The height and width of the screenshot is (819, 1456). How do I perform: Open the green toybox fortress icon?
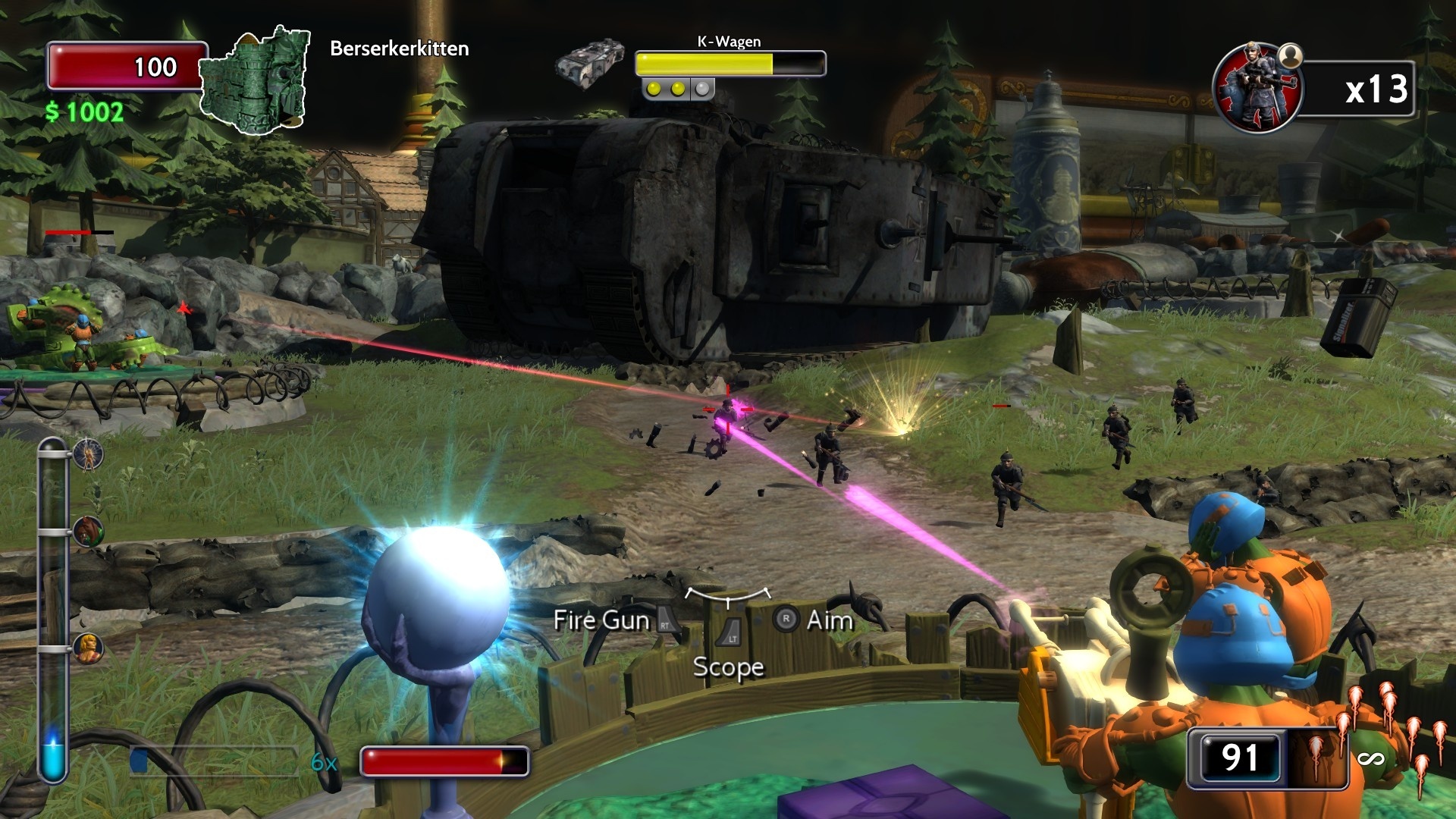click(x=254, y=80)
